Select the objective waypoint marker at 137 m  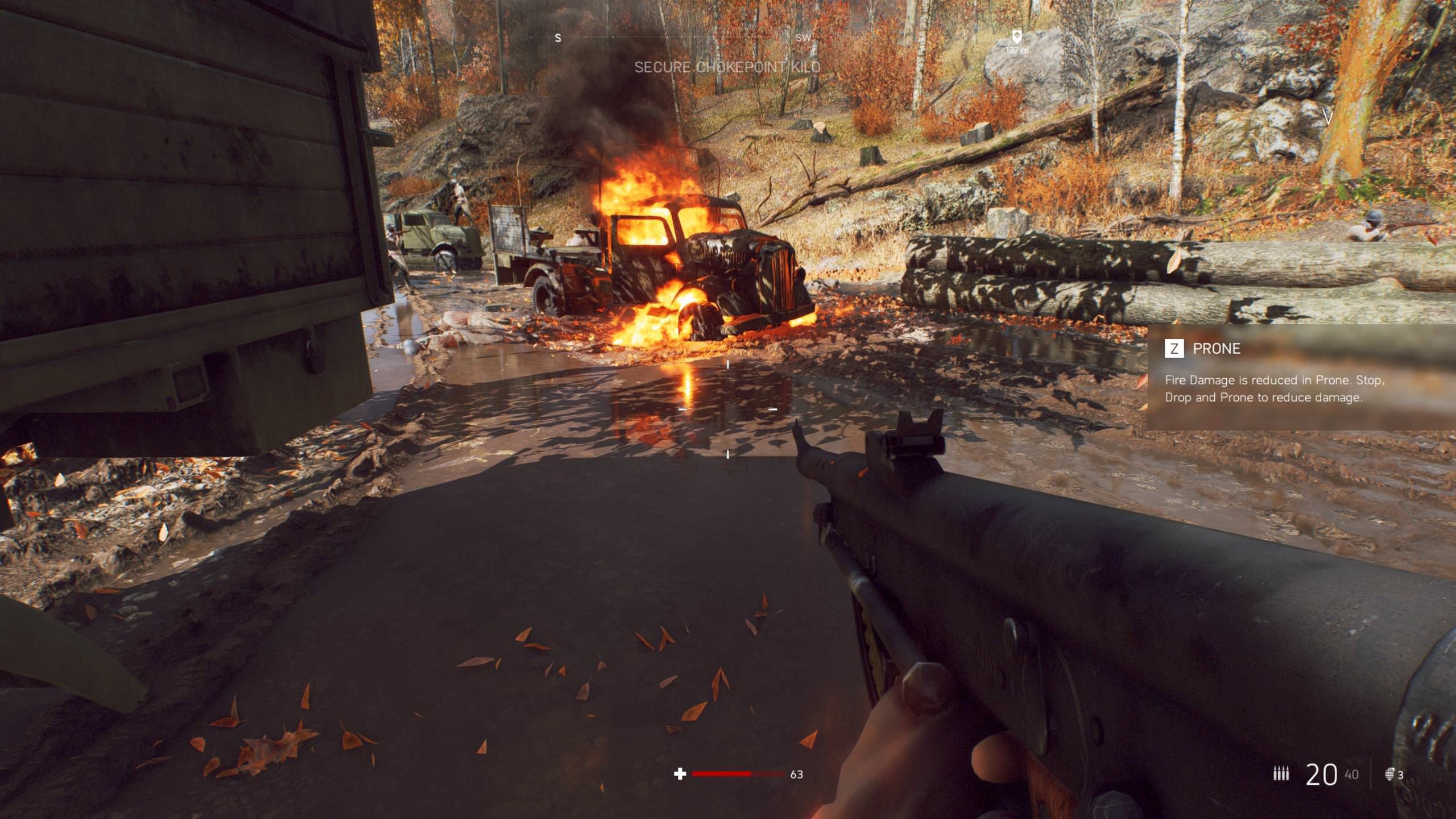coord(1017,37)
